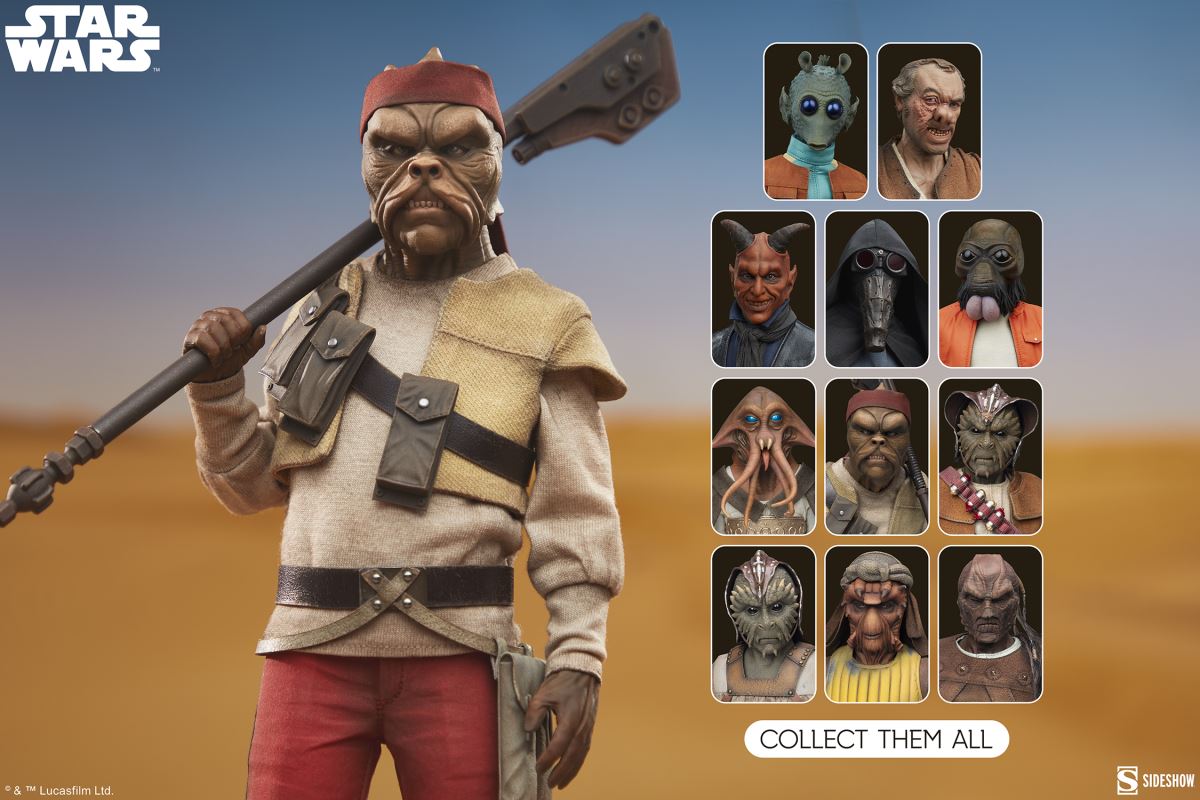
Task: Choose the scarred human man portrait
Action: [929, 121]
